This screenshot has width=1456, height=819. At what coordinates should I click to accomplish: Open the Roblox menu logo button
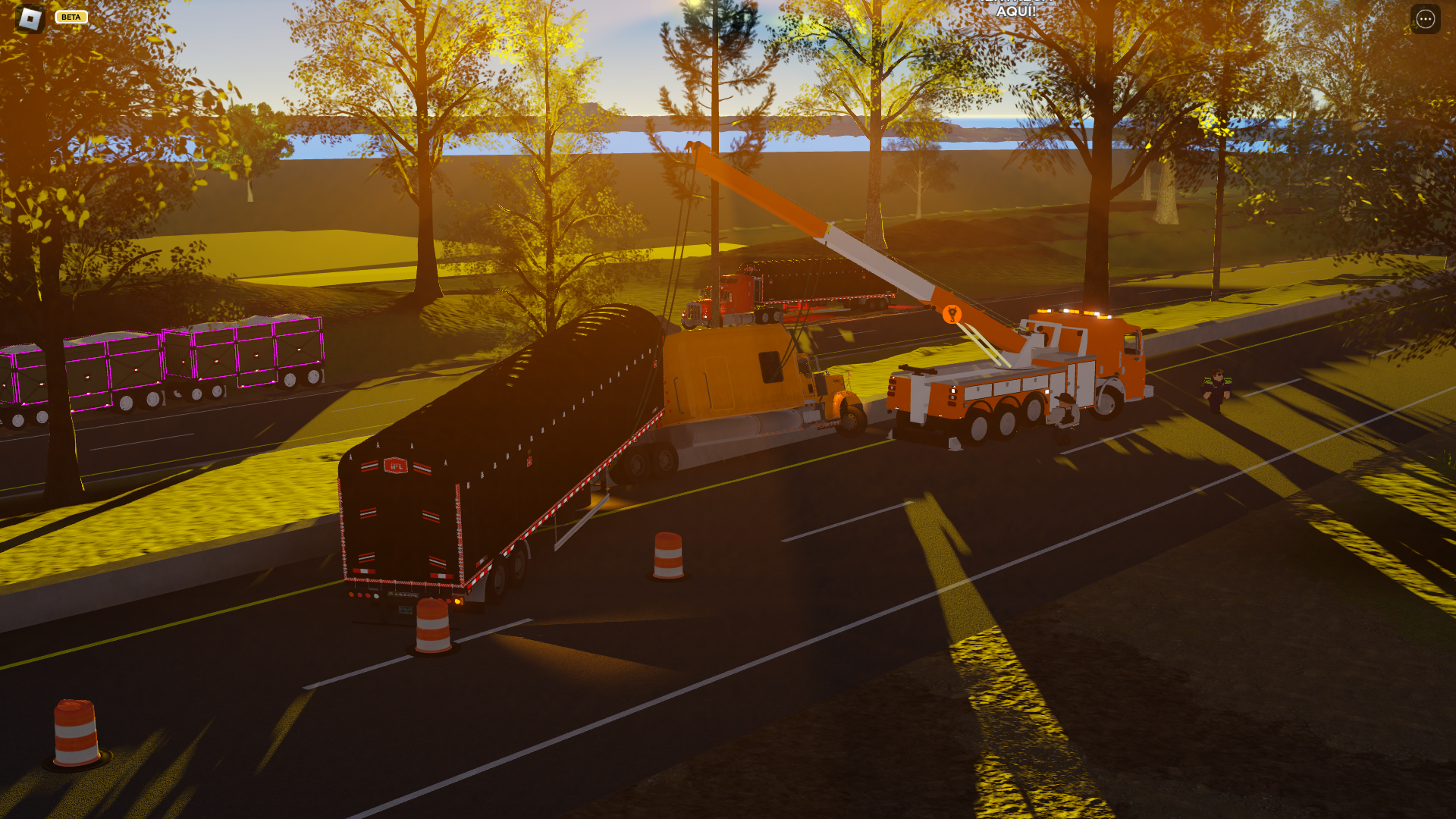pyautogui.click(x=30, y=18)
